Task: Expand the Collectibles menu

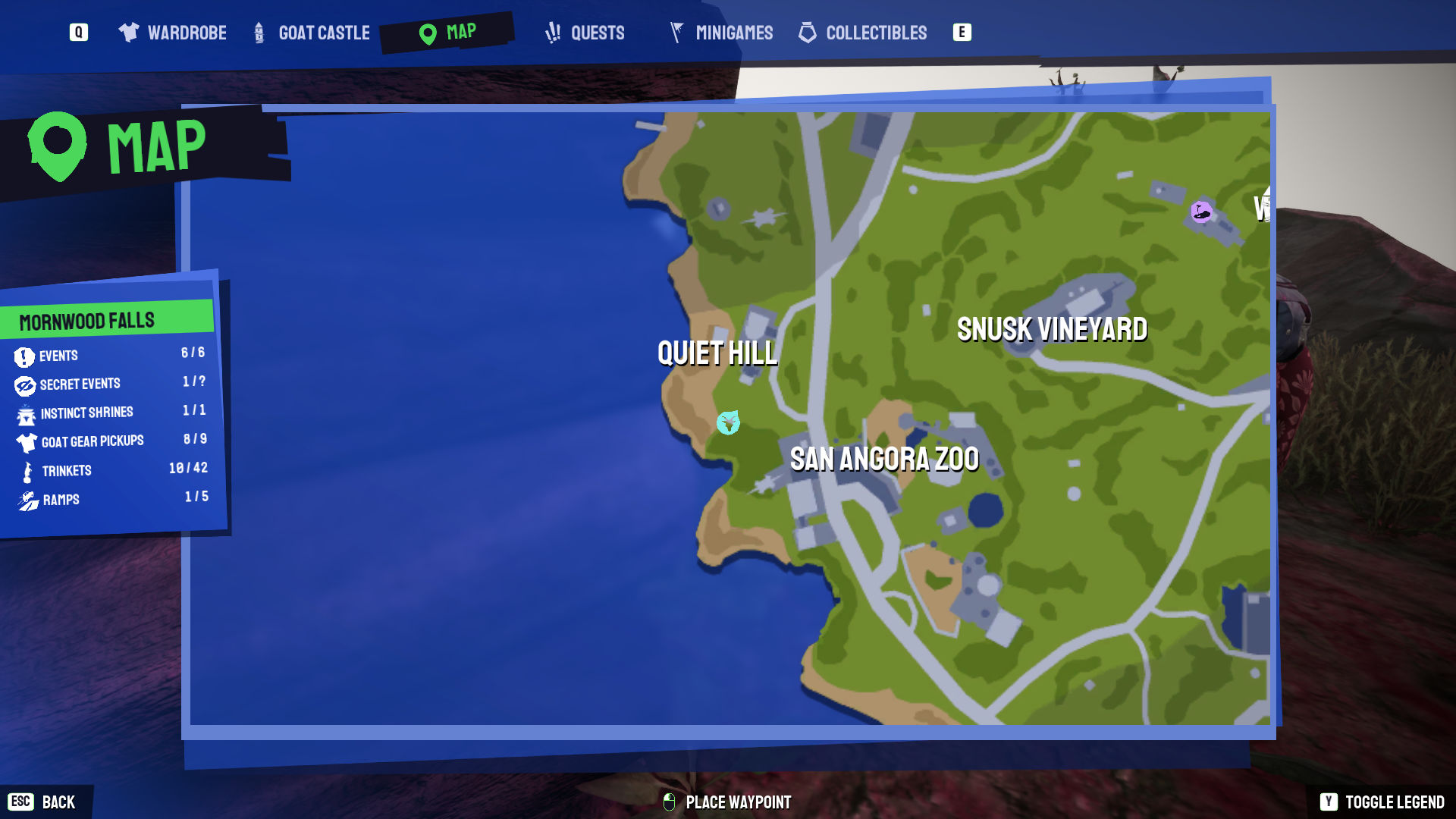Action: tap(862, 33)
